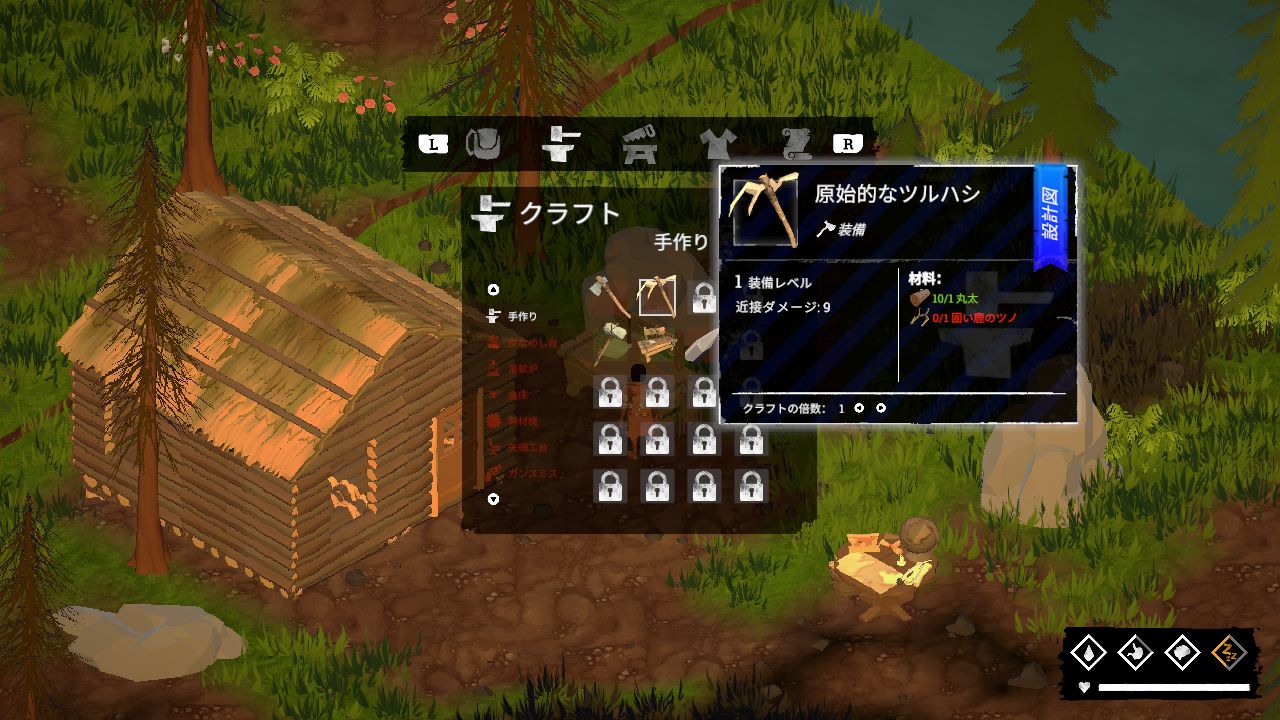This screenshot has width=1280, height=720.
Task: Choose the ガンスミス station category
Action: point(532,473)
